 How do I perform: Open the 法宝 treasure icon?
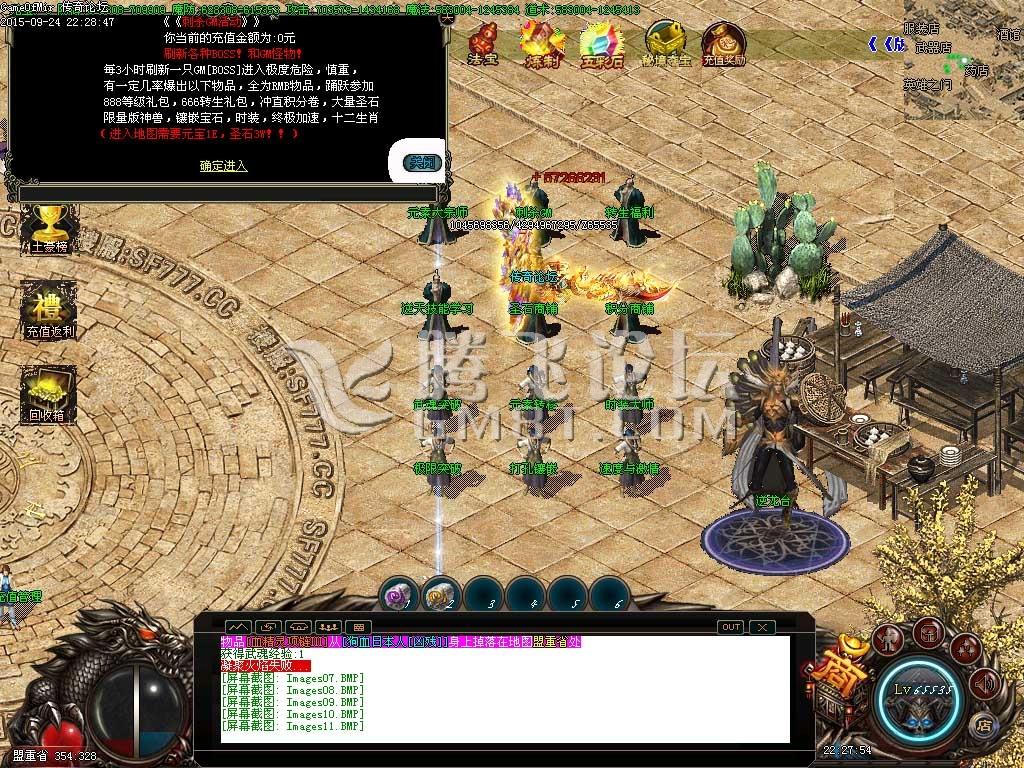[486, 42]
